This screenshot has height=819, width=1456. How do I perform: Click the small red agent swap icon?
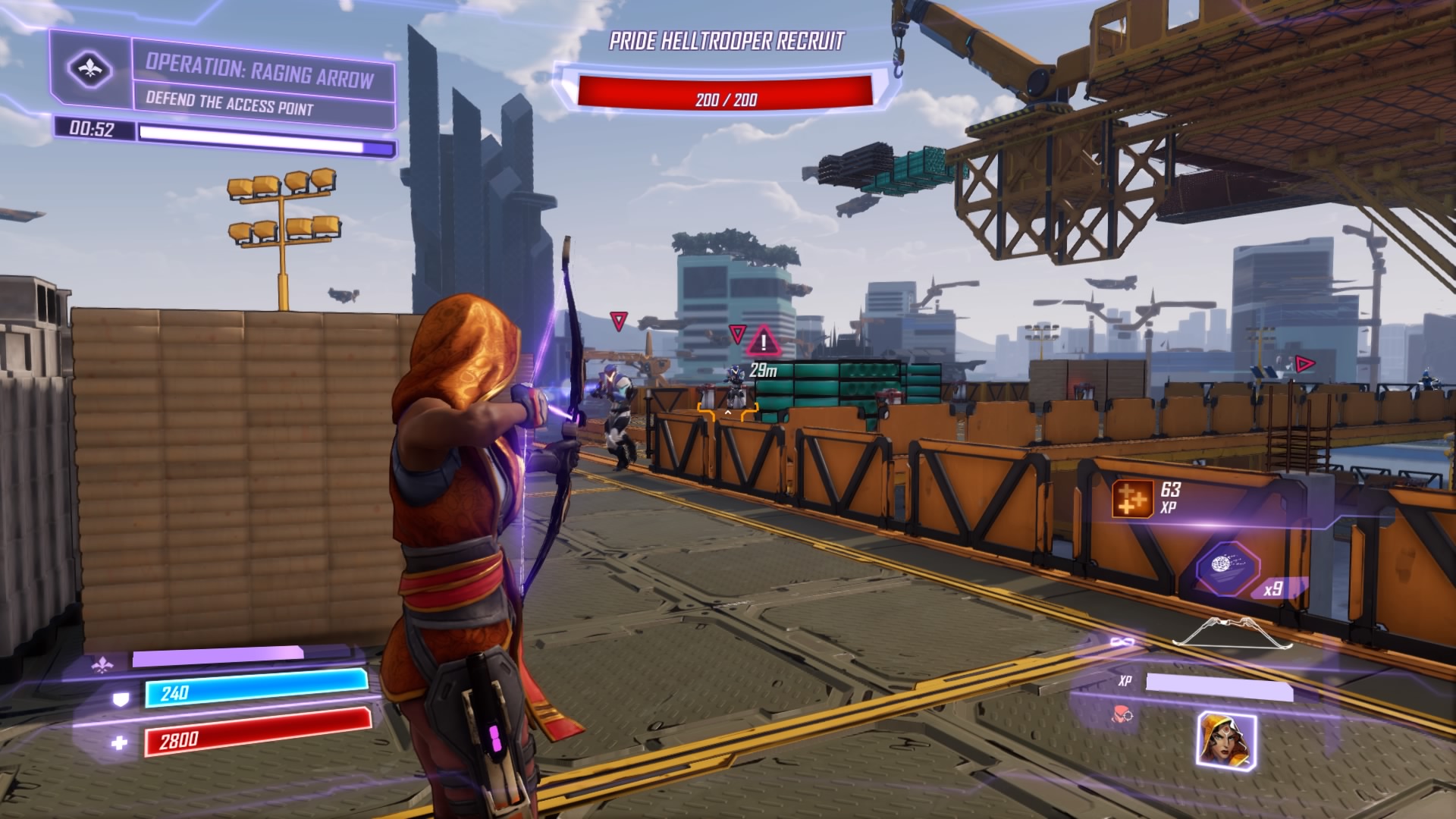coord(1122,713)
